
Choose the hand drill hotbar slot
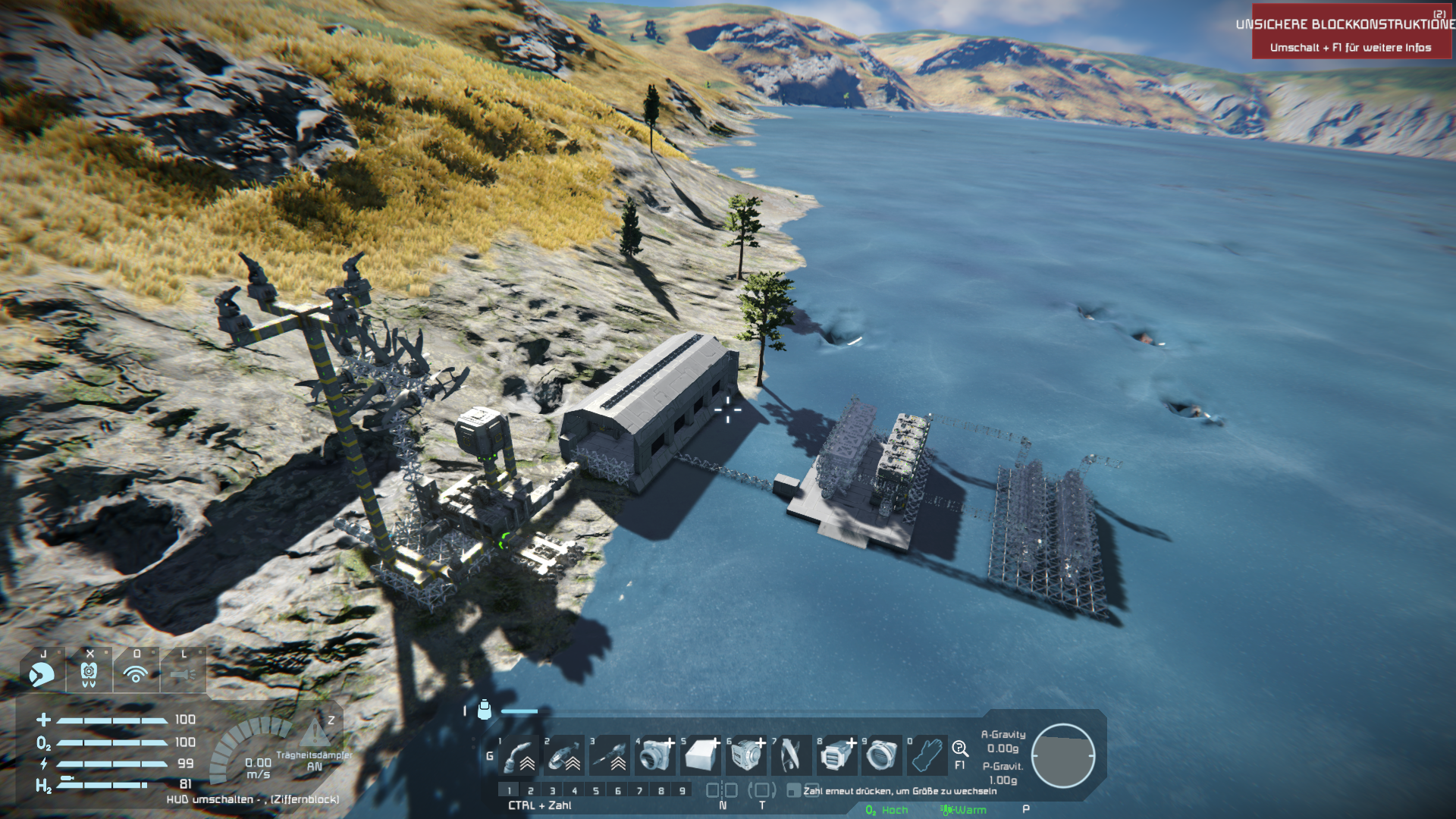[x=610, y=755]
